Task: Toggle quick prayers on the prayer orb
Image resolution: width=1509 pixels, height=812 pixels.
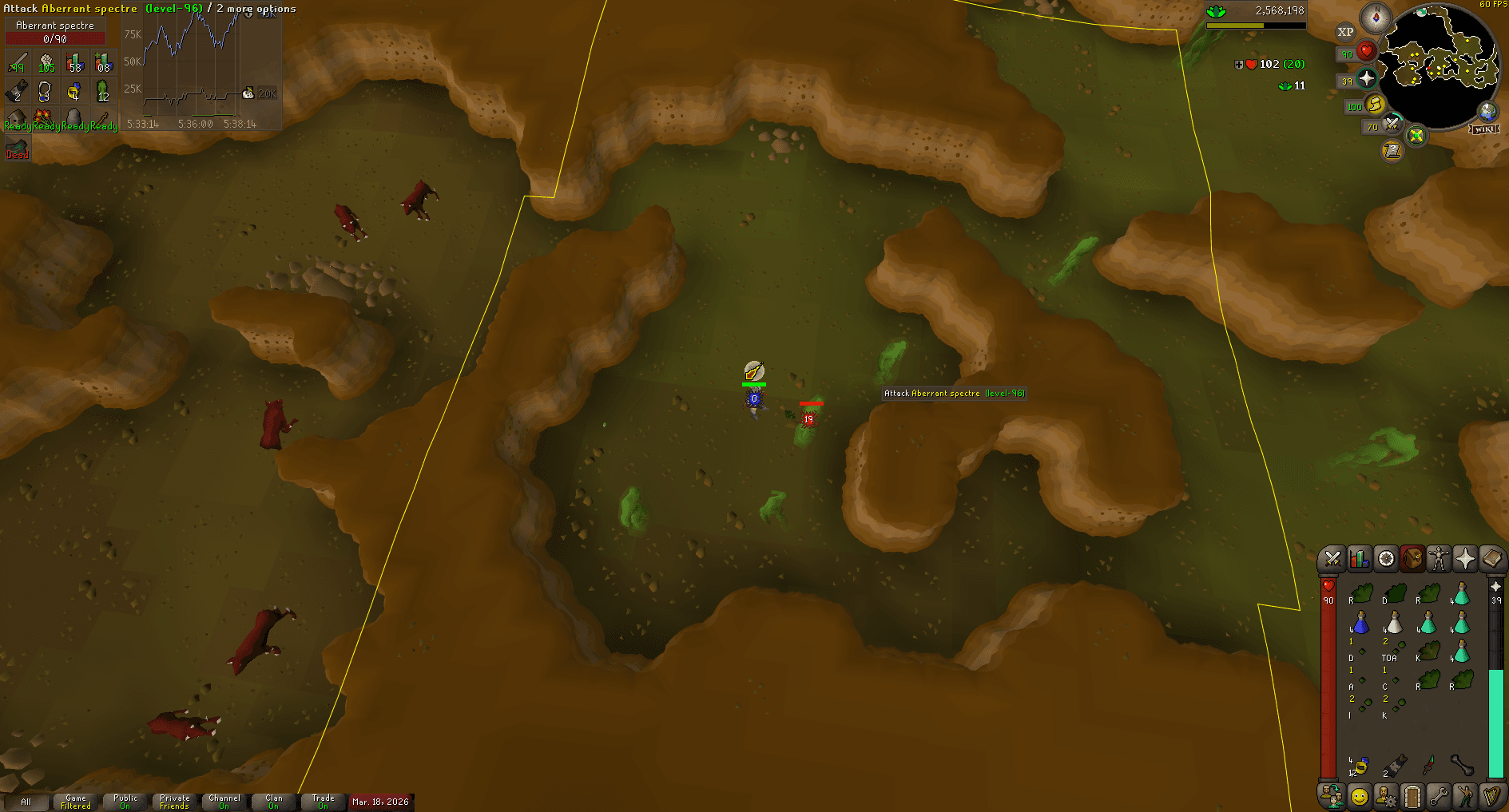Action: 1366,79
